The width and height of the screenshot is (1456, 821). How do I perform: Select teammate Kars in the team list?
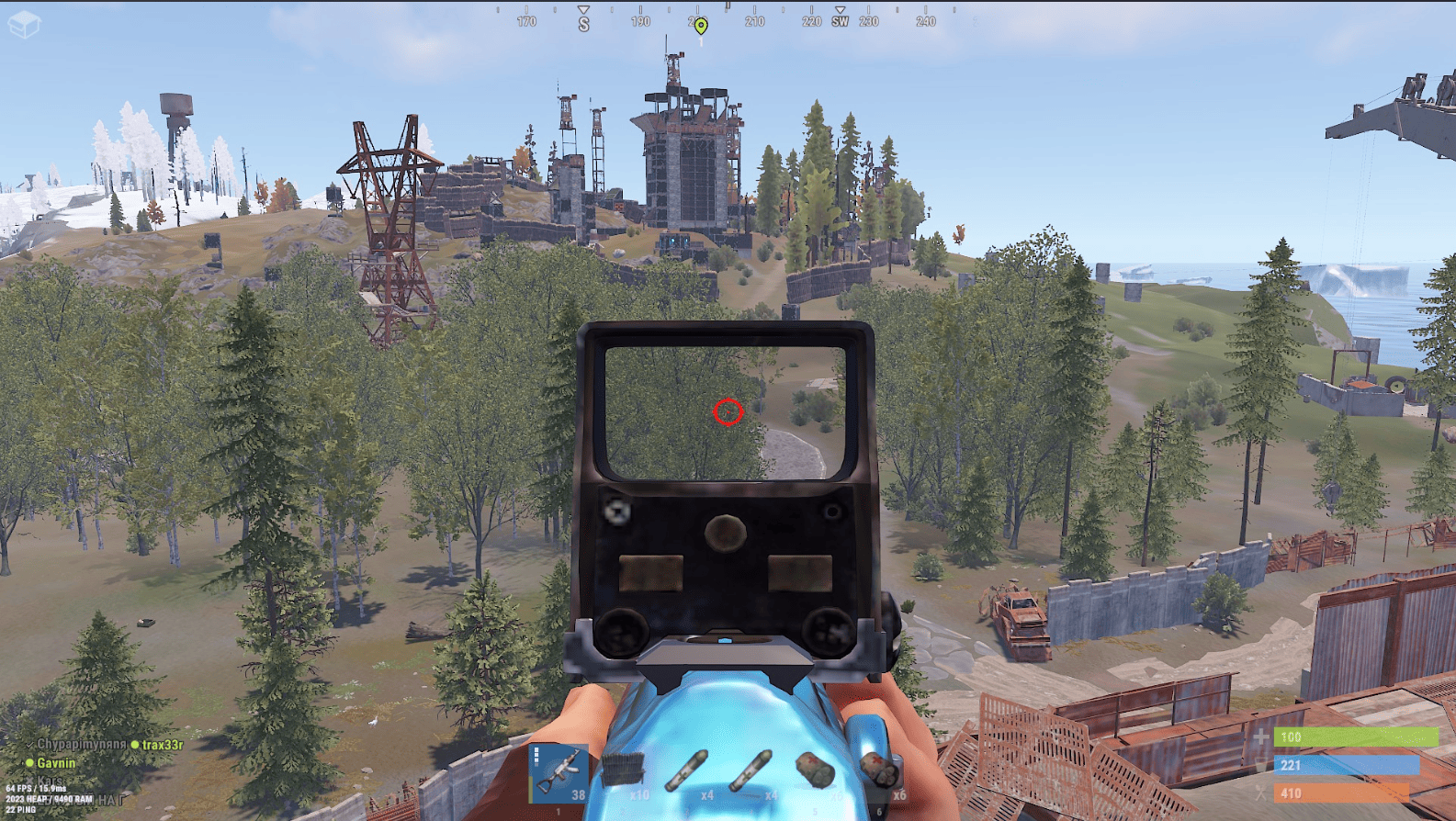pyautogui.click(x=50, y=782)
